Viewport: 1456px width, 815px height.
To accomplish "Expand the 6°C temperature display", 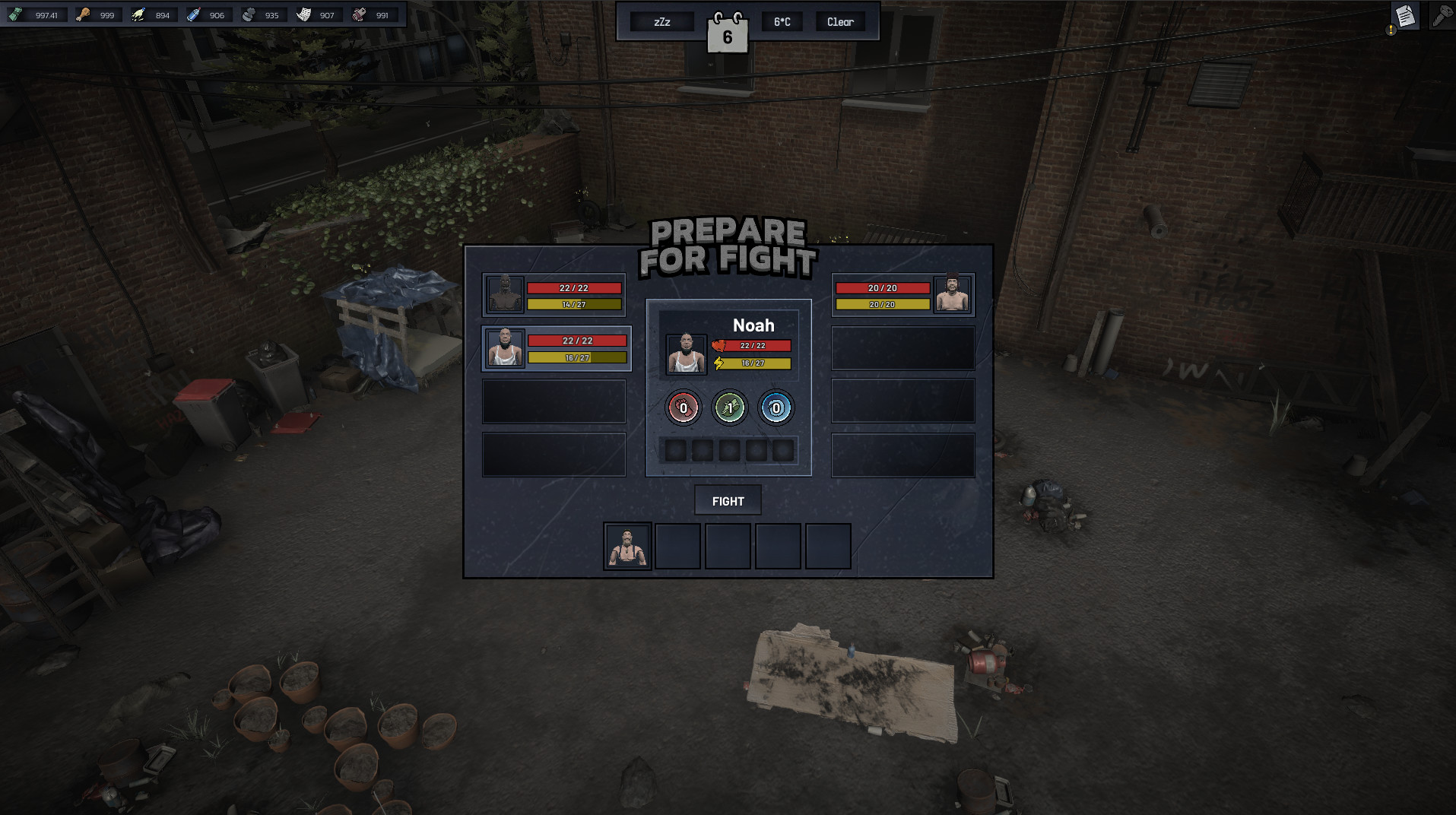I will tap(782, 21).
